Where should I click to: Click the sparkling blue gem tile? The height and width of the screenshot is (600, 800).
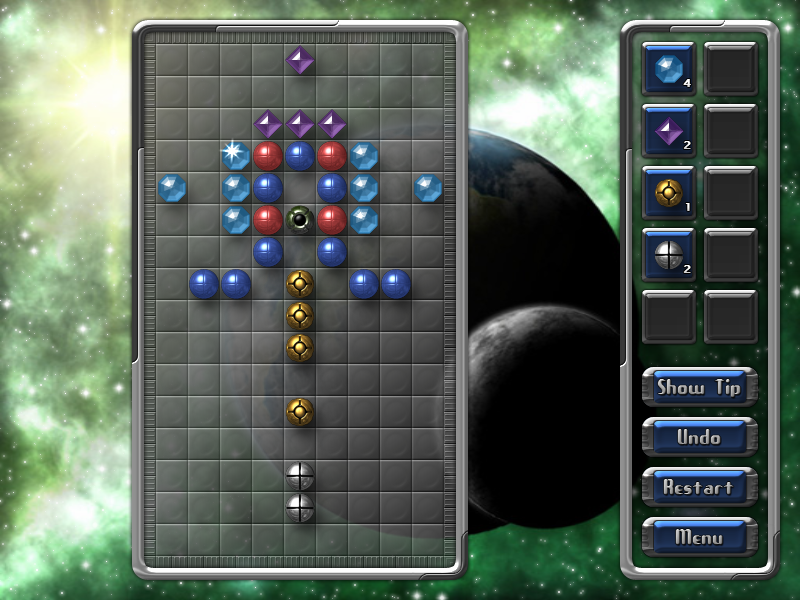click(x=235, y=155)
